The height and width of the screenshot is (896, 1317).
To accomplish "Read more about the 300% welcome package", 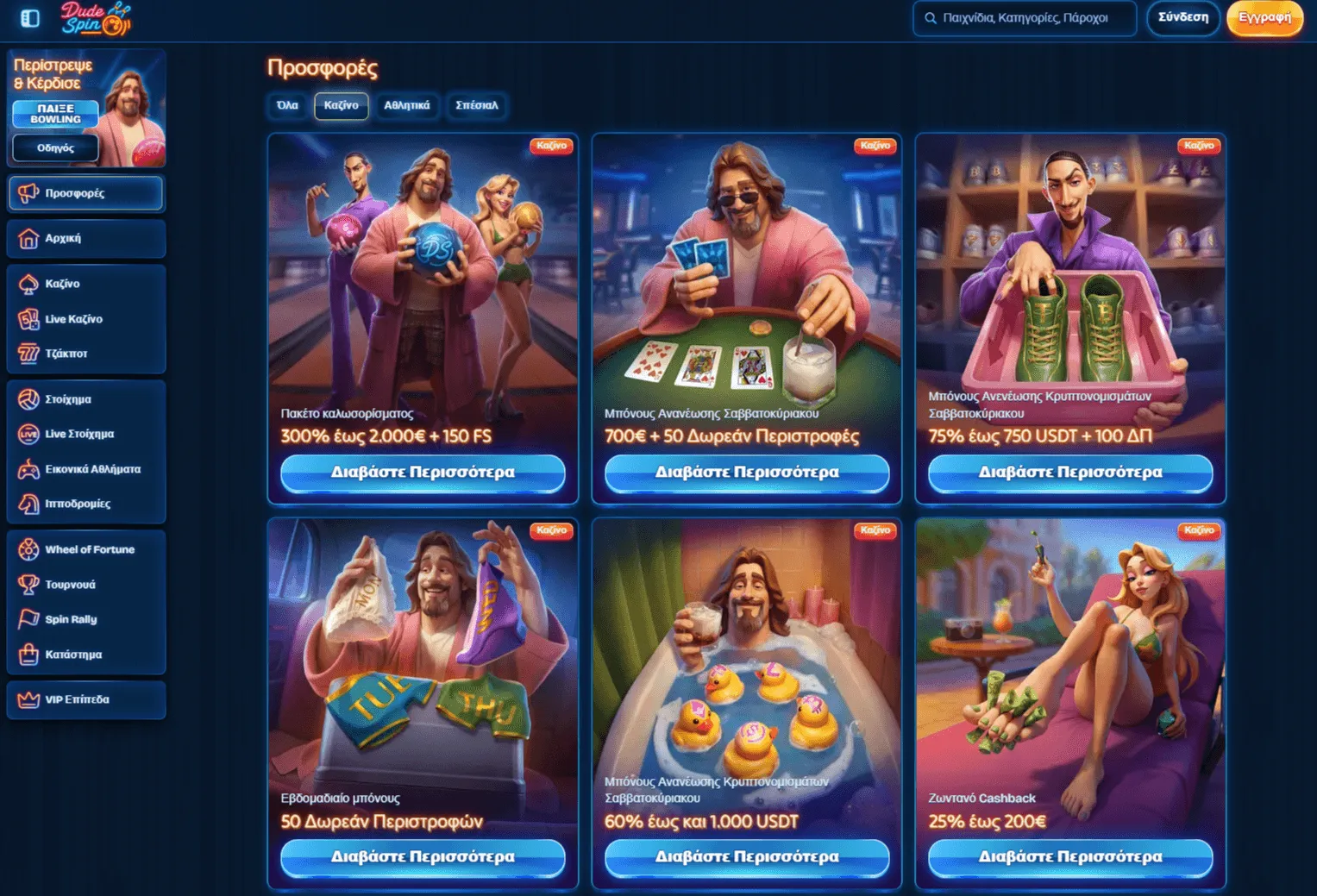I will click(423, 473).
